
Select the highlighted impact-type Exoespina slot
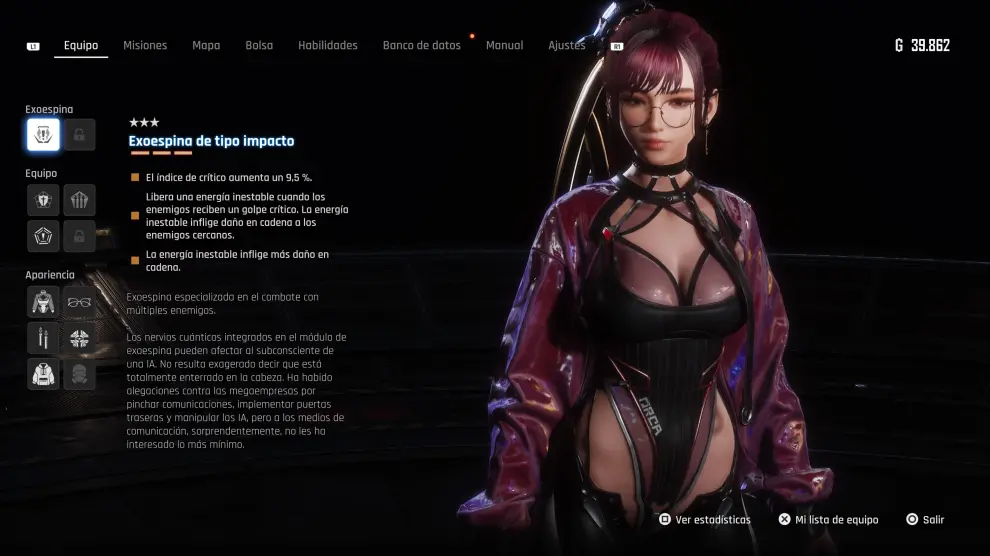(43, 134)
